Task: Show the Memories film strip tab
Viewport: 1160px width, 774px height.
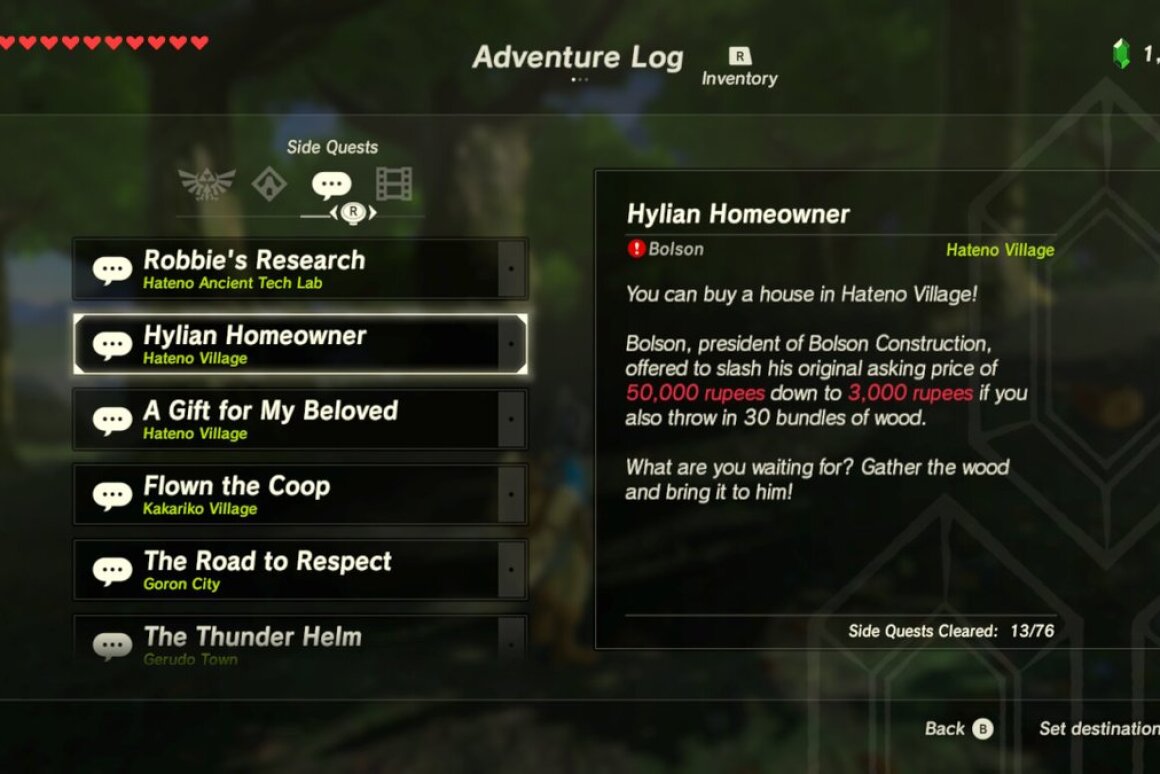Action: pos(394,184)
